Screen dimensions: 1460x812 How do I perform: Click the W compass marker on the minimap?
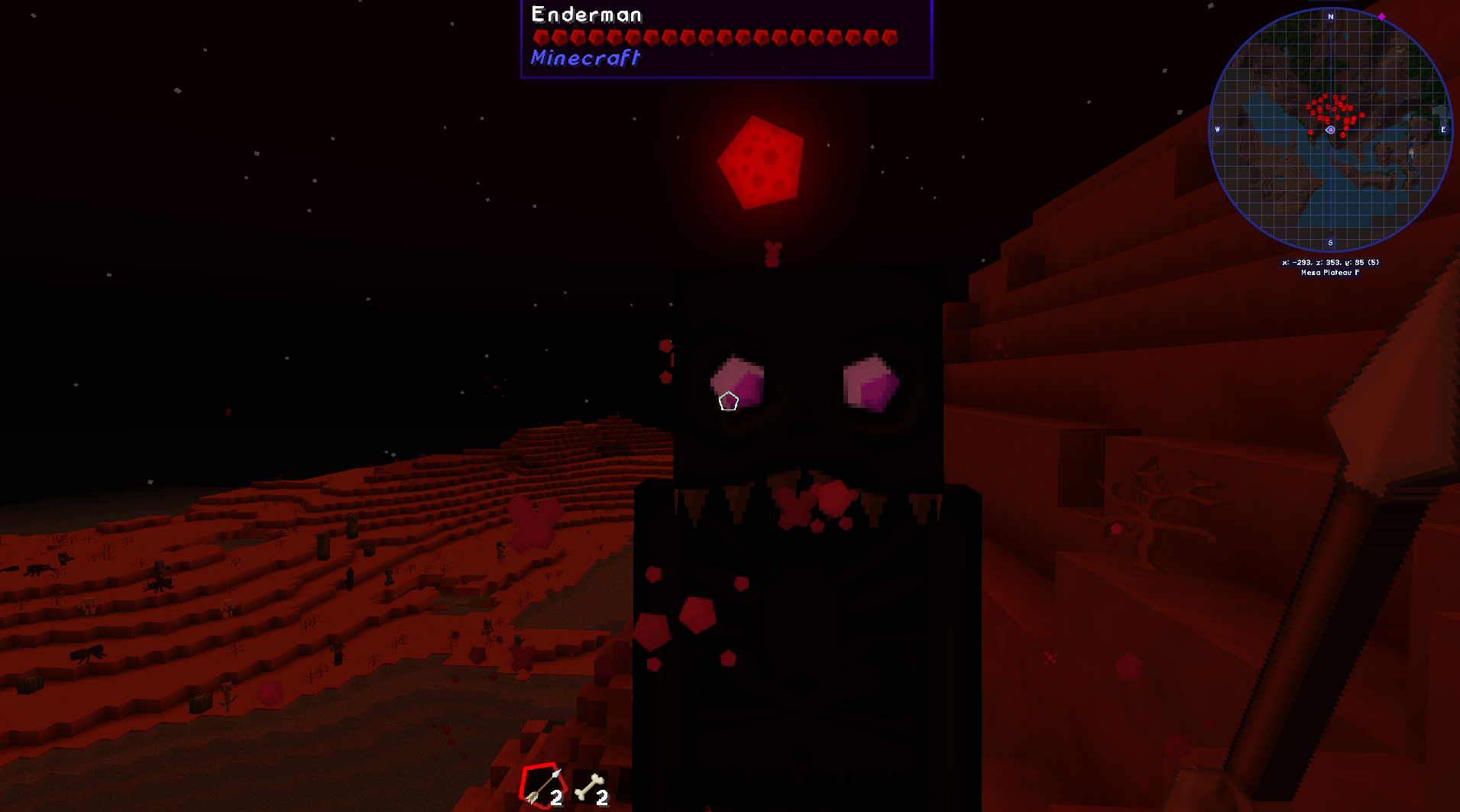1219,130
